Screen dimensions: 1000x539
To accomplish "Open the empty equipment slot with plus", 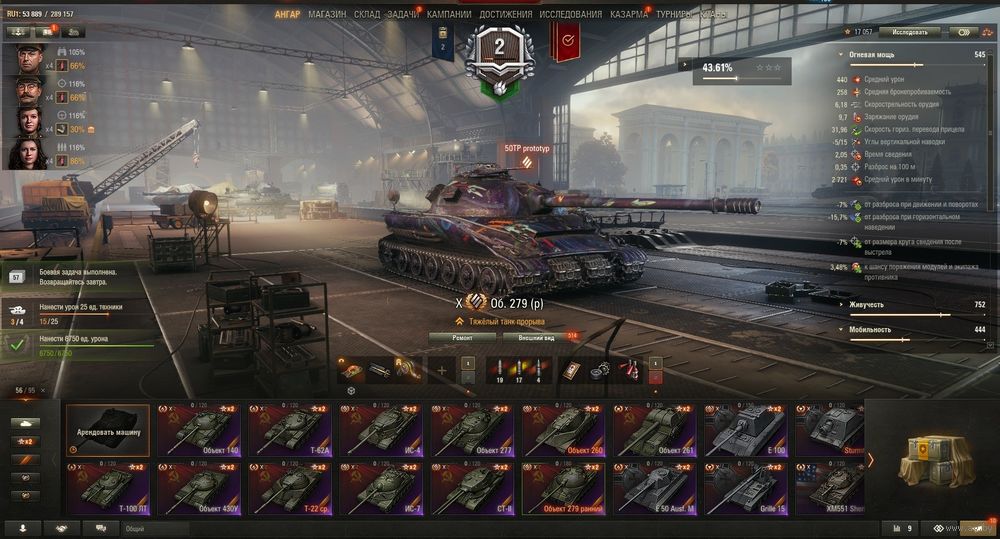I will [x=441, y=370].
